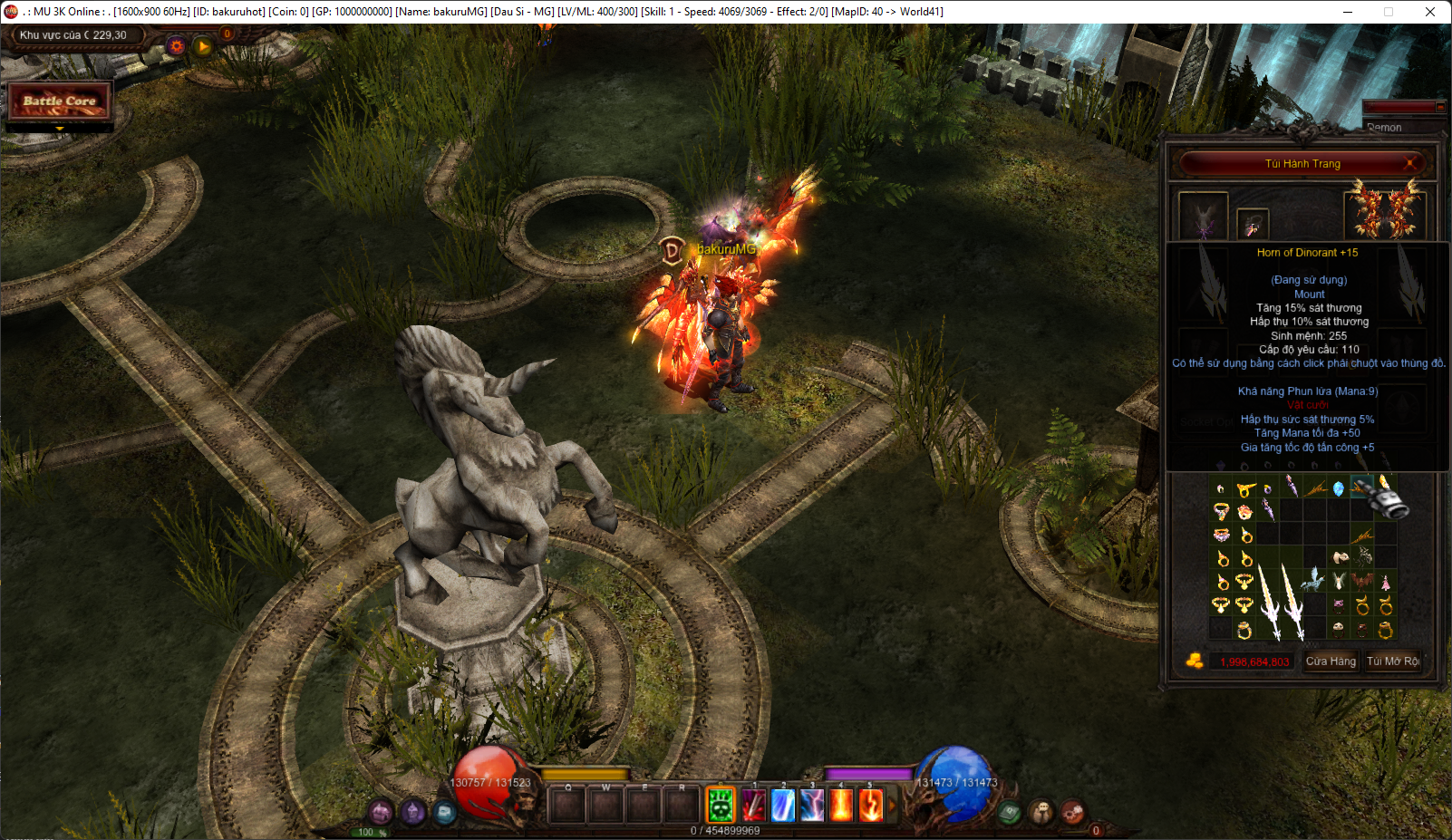The image size is (1452, 840).
Task: Activate the red slash skill in slot 1
Action: (x=753, y=805)
